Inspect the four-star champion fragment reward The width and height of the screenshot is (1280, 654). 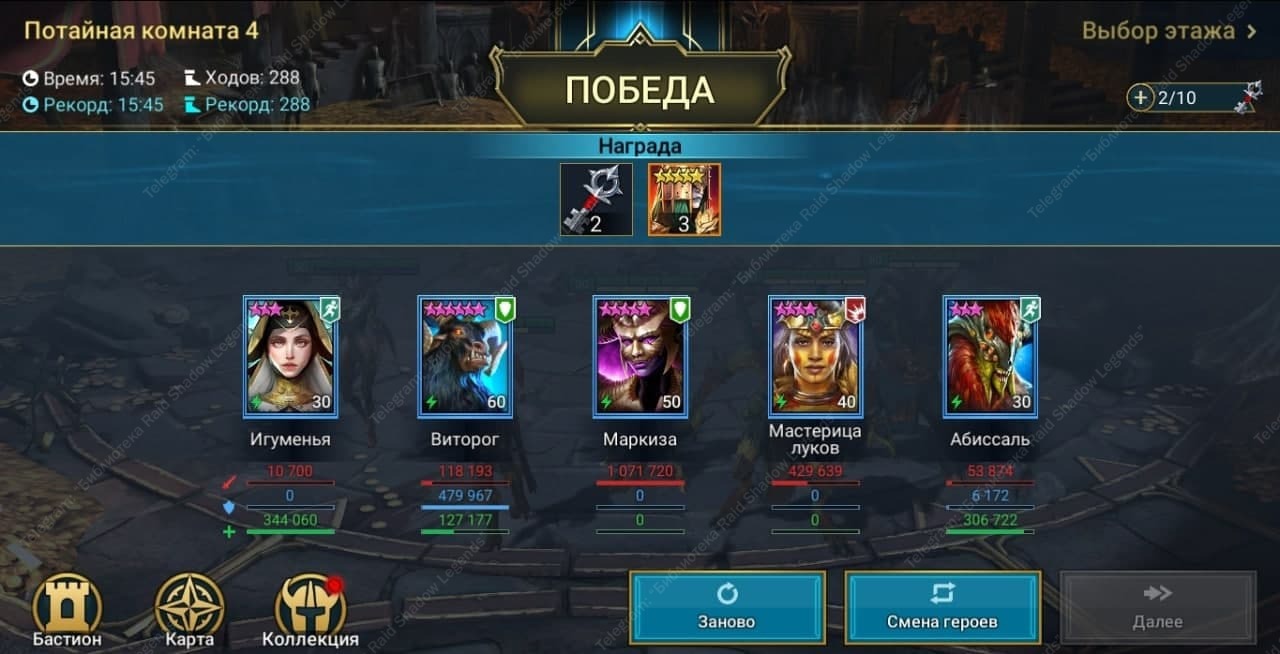point(684,200)
